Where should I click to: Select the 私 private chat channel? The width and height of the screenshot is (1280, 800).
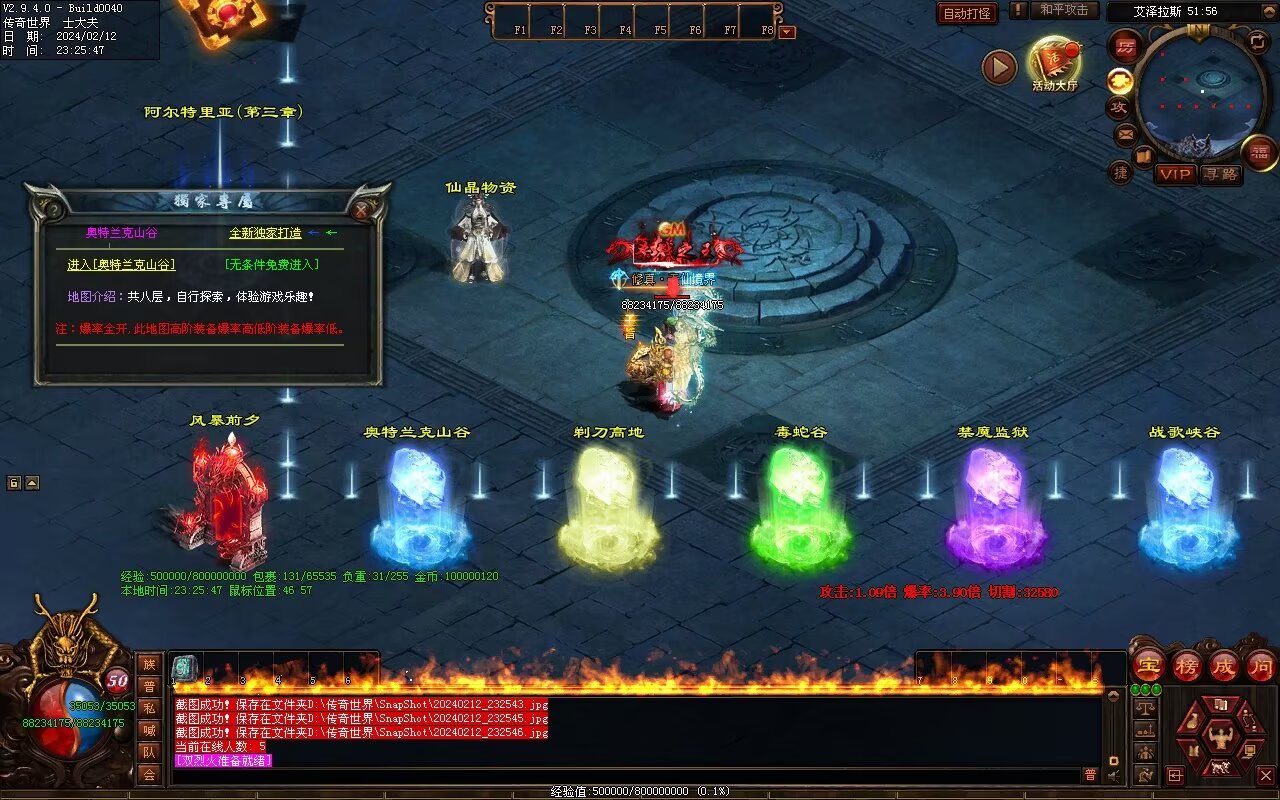[x=149, y=708]
